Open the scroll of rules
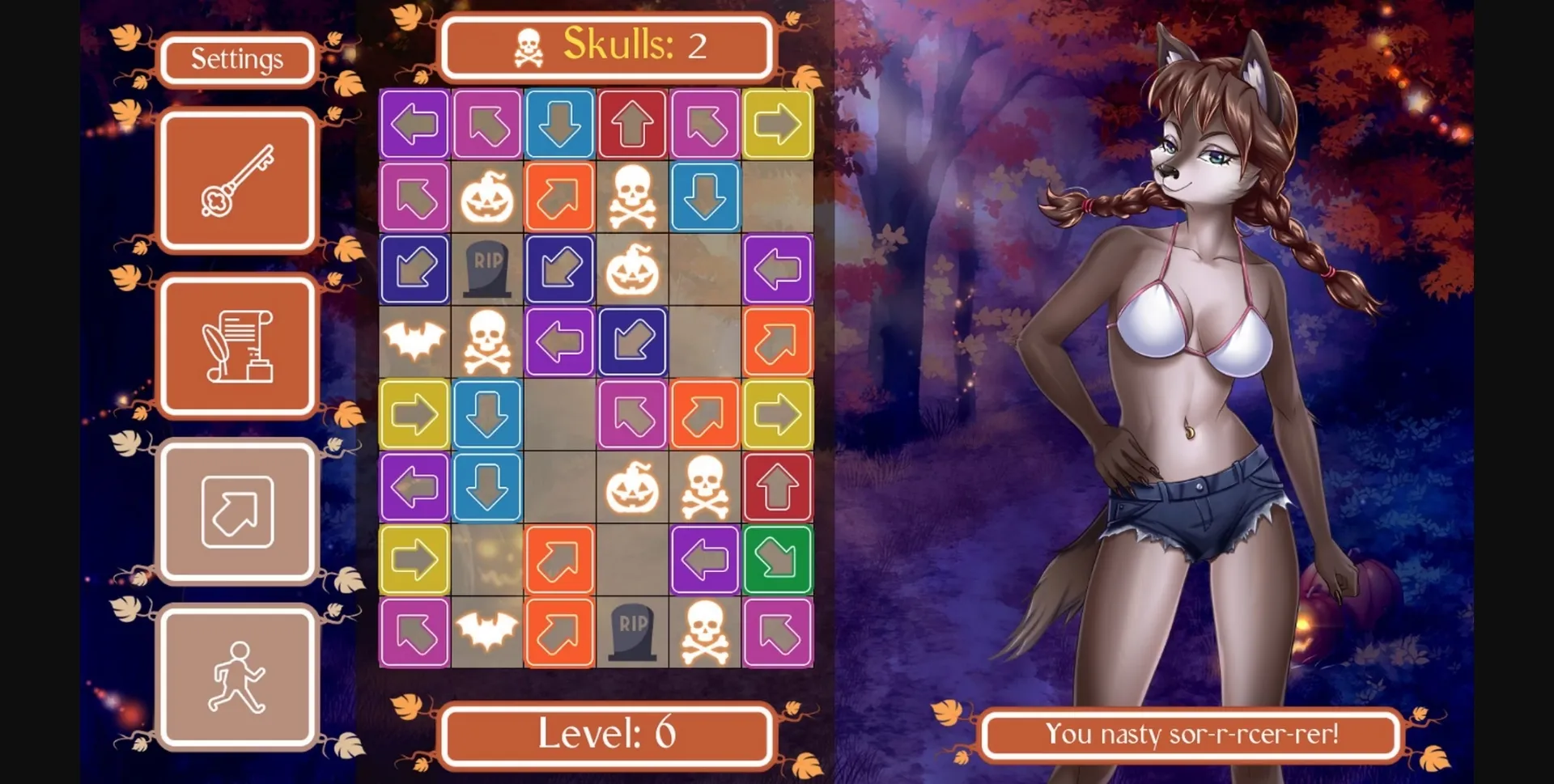1554x784 pixels. click(x=237, y=345)
